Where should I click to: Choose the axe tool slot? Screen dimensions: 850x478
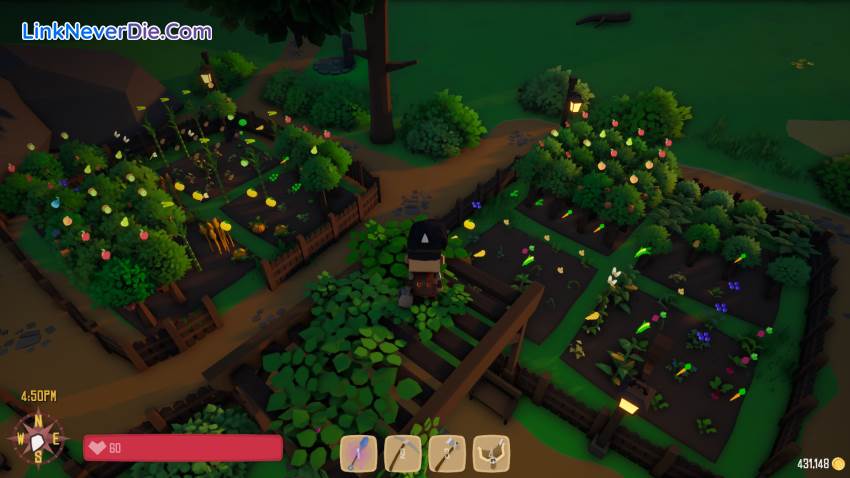click(447, 453)
